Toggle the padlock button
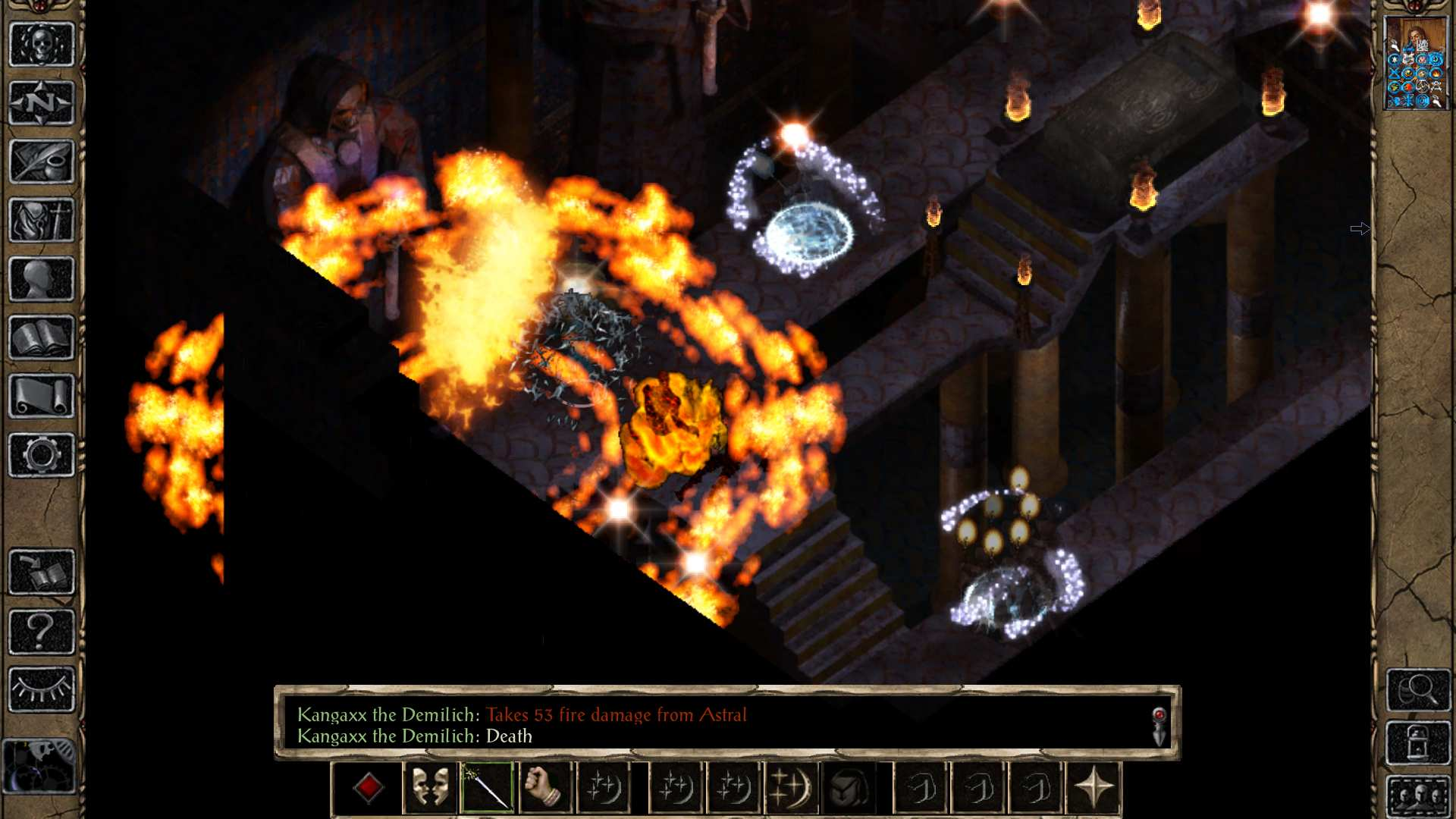Viewport: 1456px width, 819px height. click(1418, 742)
